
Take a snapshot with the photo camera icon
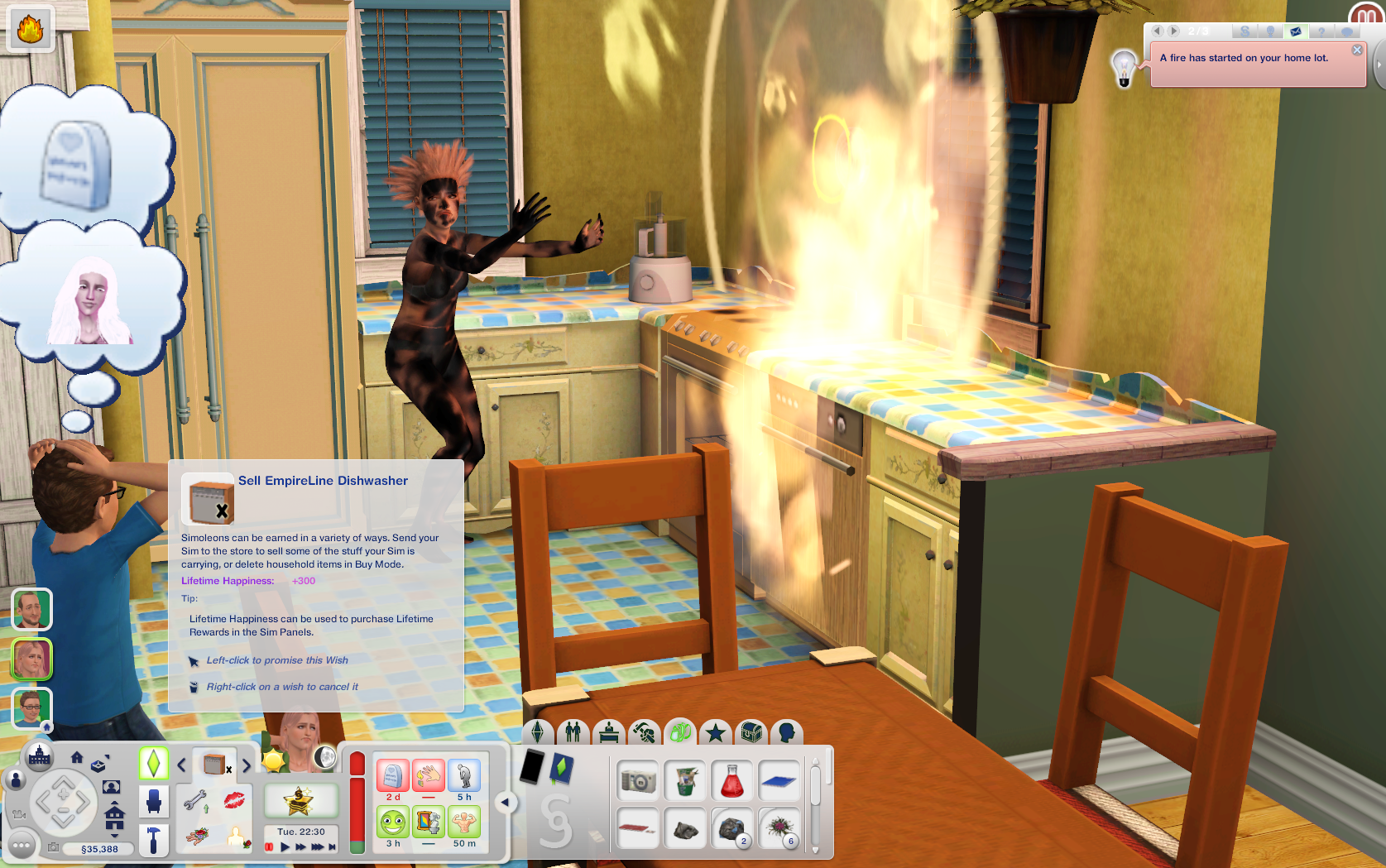click(53, 846)
